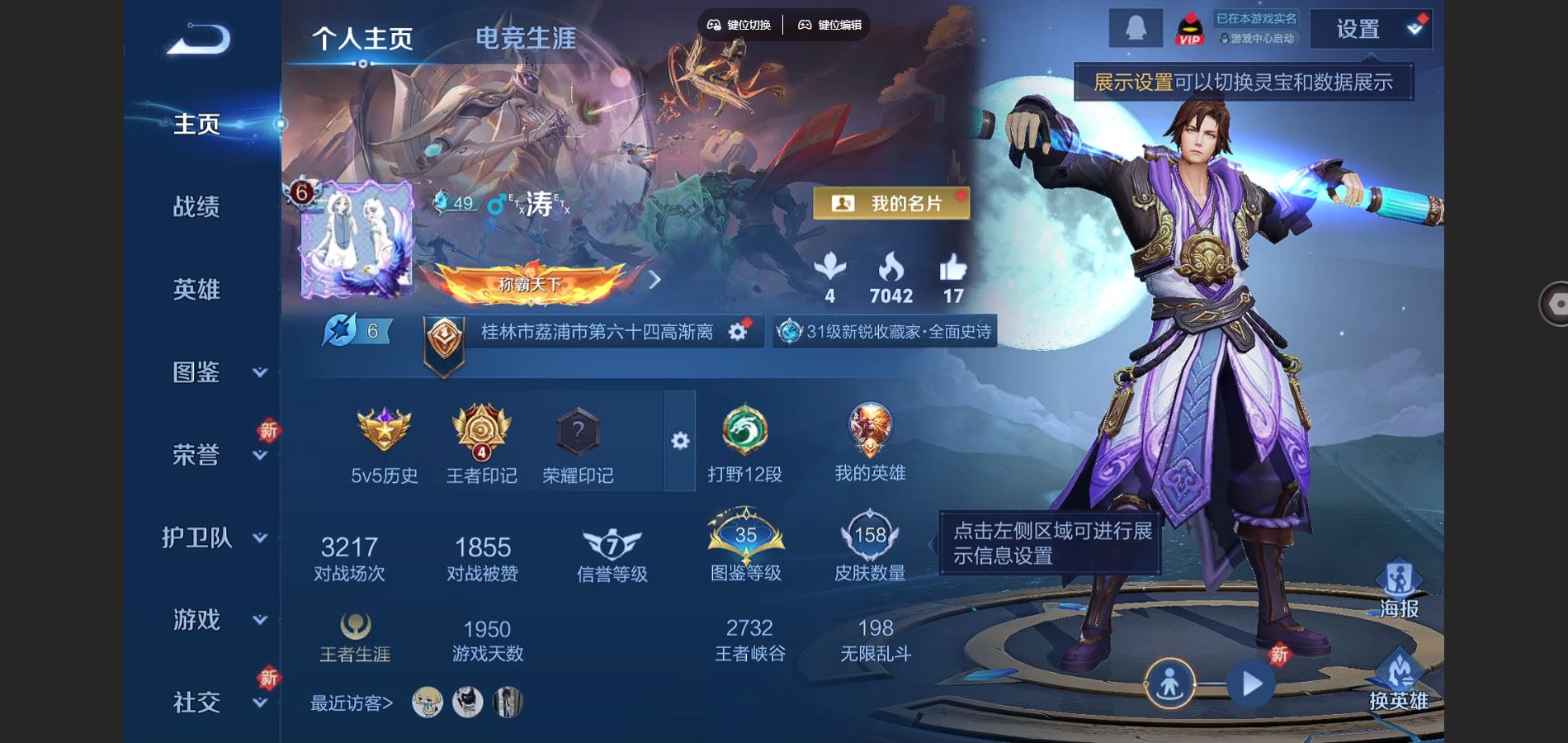Go back with the return arrow
1568x743 pixels.
click(198, 39)
